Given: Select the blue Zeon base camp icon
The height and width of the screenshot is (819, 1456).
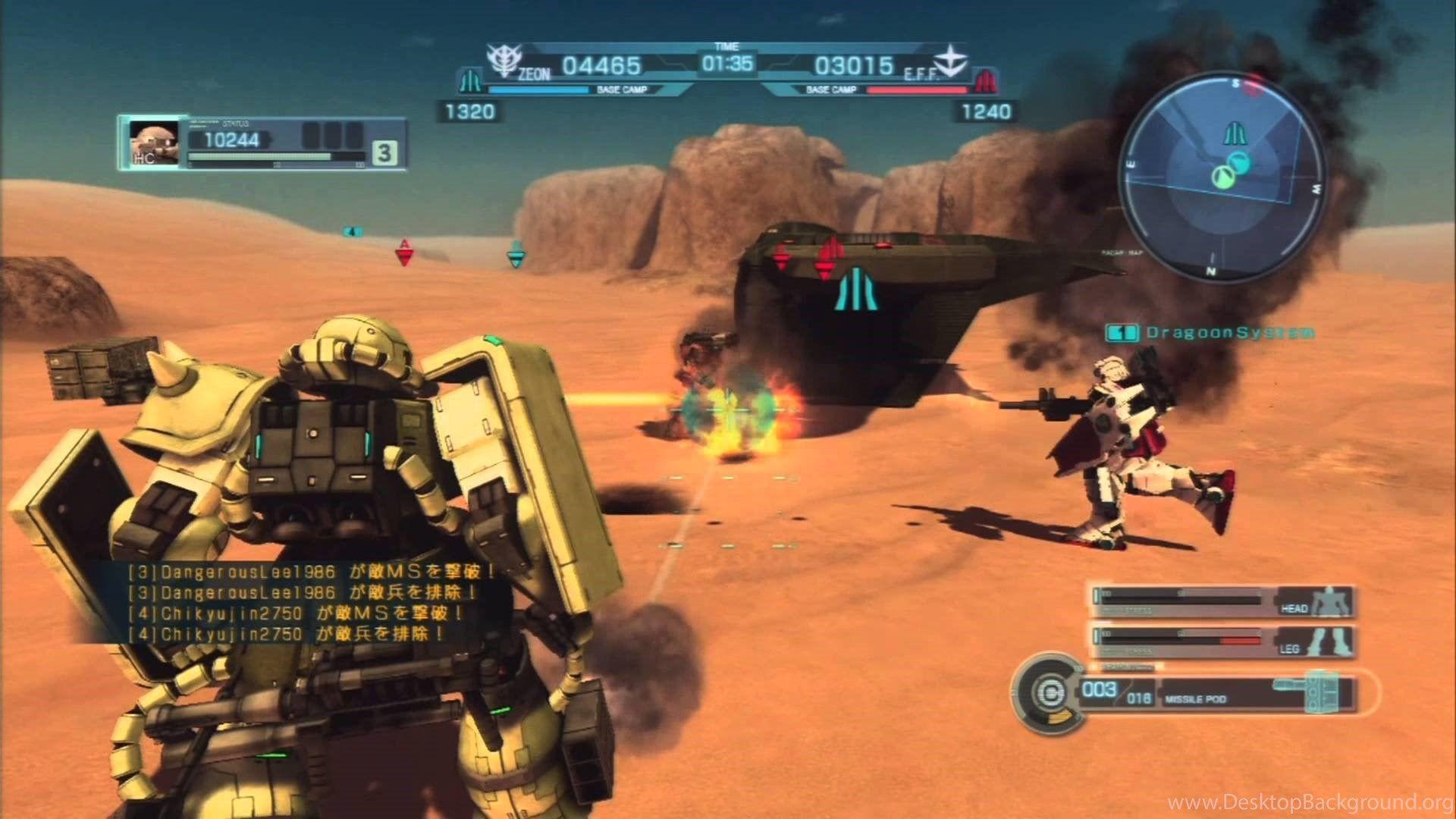Looking at the screenshot, I should (x=472, y=79).
